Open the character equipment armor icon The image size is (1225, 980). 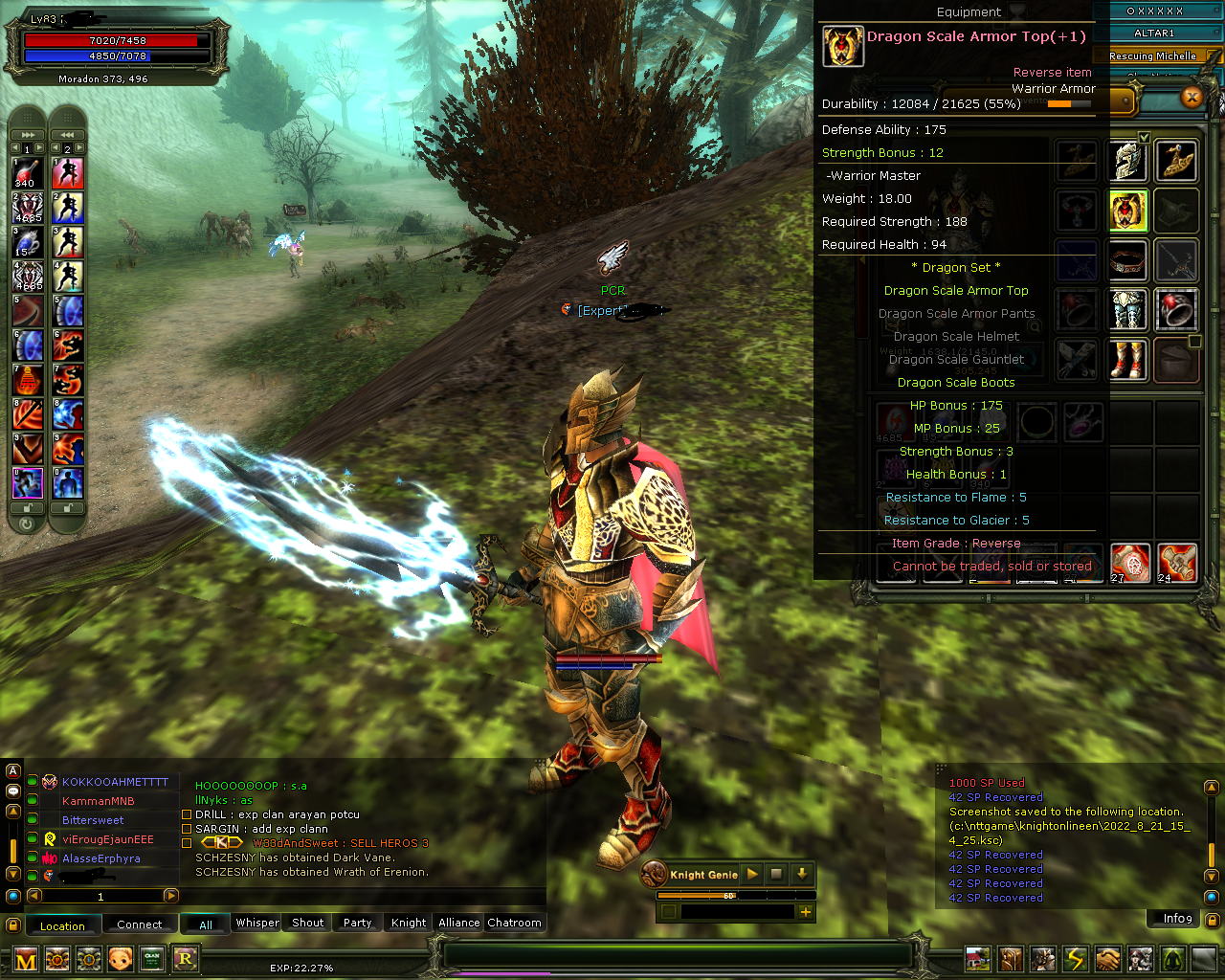[x=1044, y=958]
